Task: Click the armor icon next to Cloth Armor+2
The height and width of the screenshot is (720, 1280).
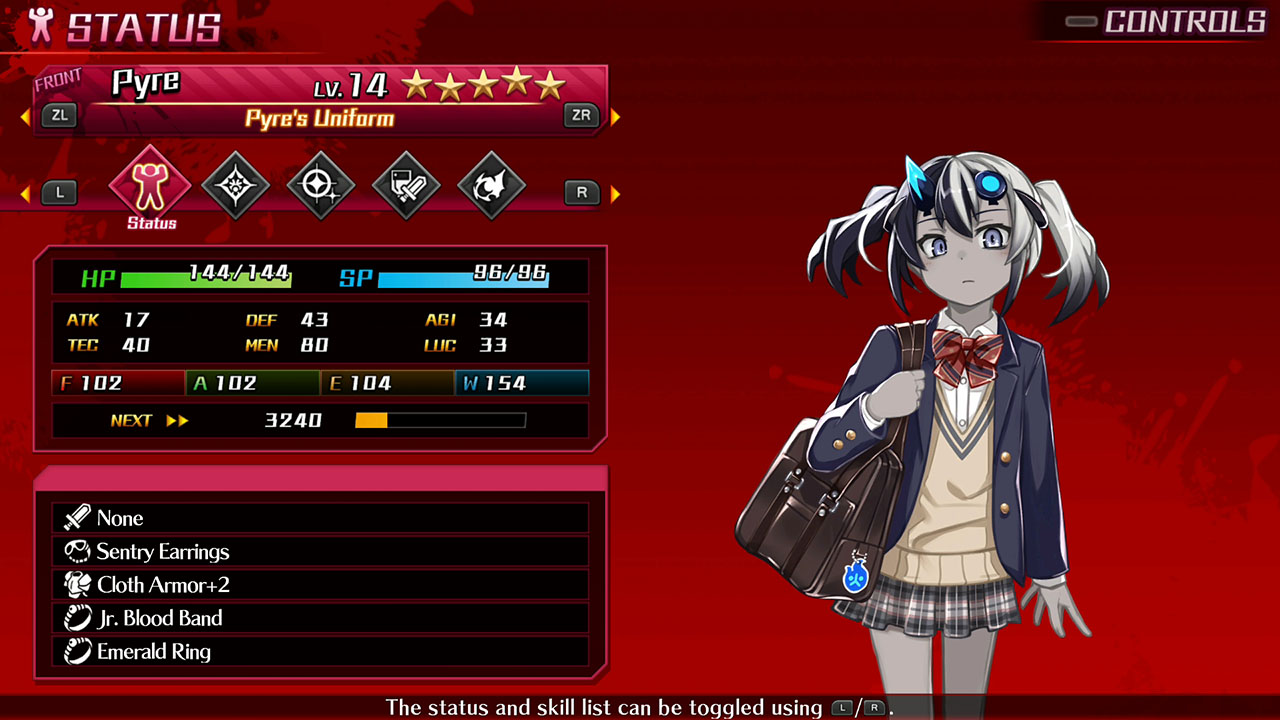Action: (78, 584)
